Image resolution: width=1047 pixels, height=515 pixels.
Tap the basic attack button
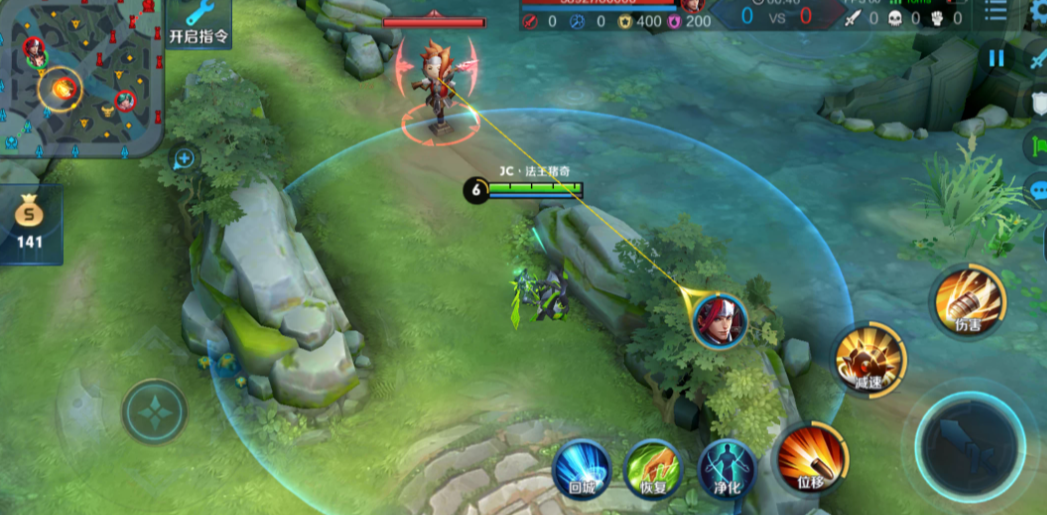tap(969, 446)
